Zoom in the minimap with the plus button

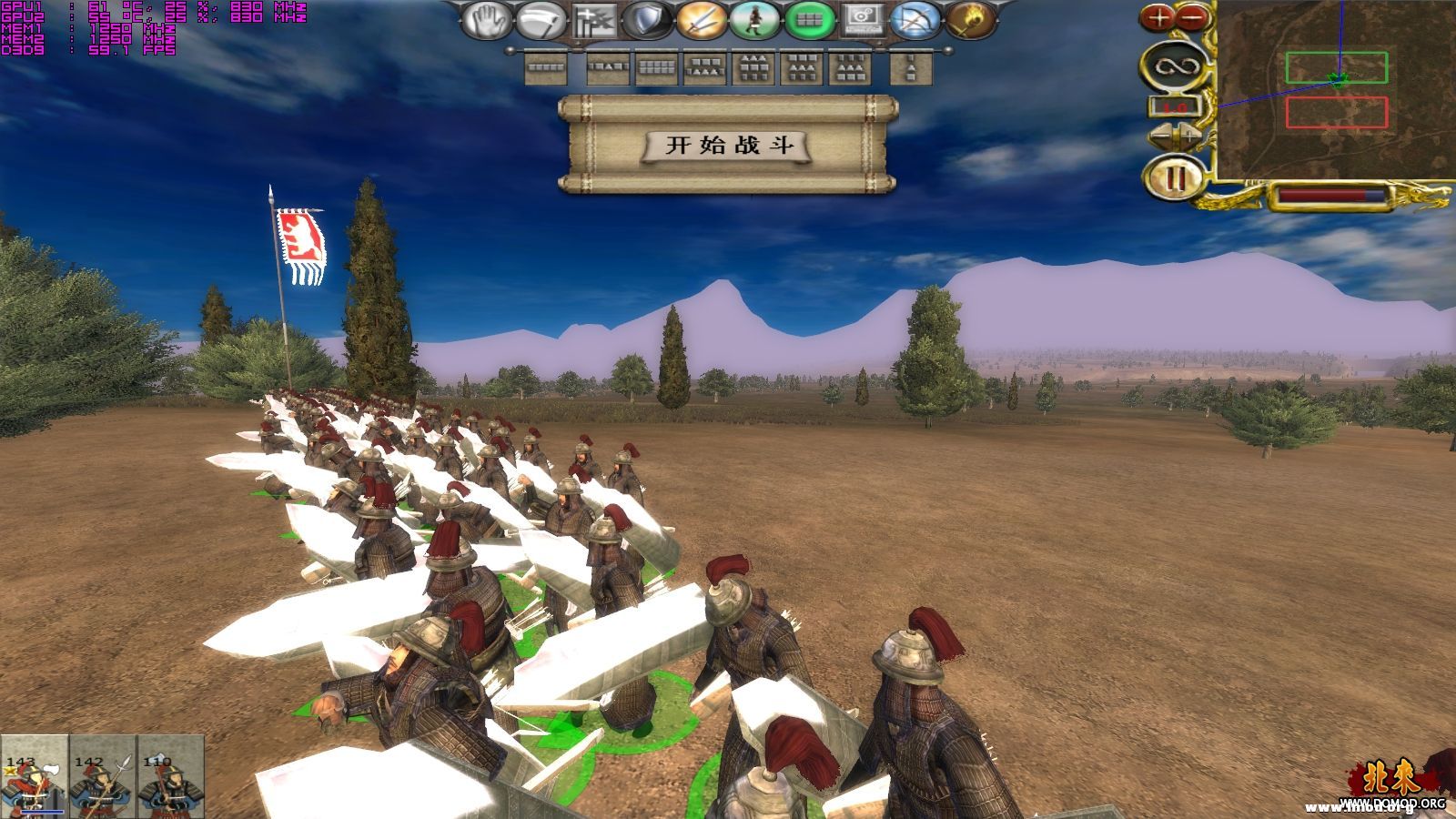(x=1159, y=16)
